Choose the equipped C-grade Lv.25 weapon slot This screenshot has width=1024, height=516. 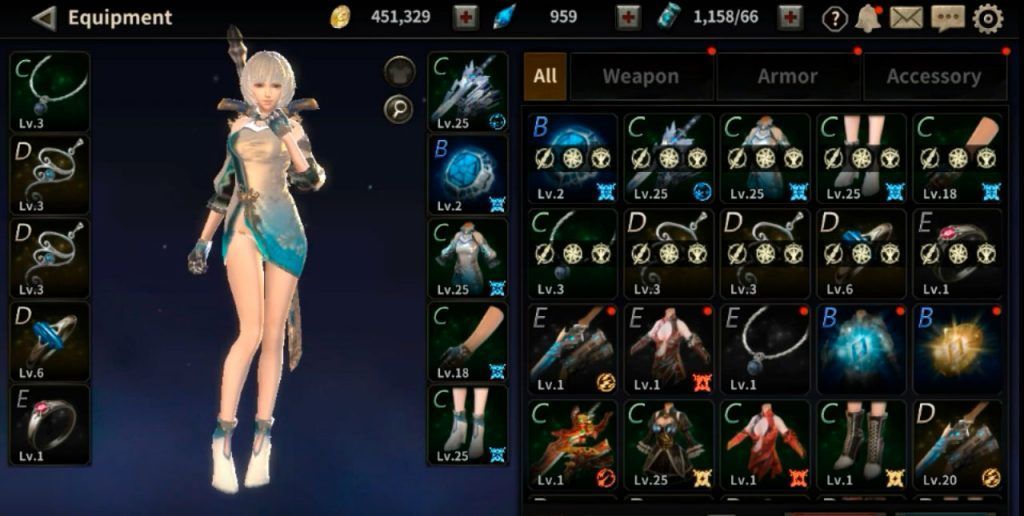(467, 92)
